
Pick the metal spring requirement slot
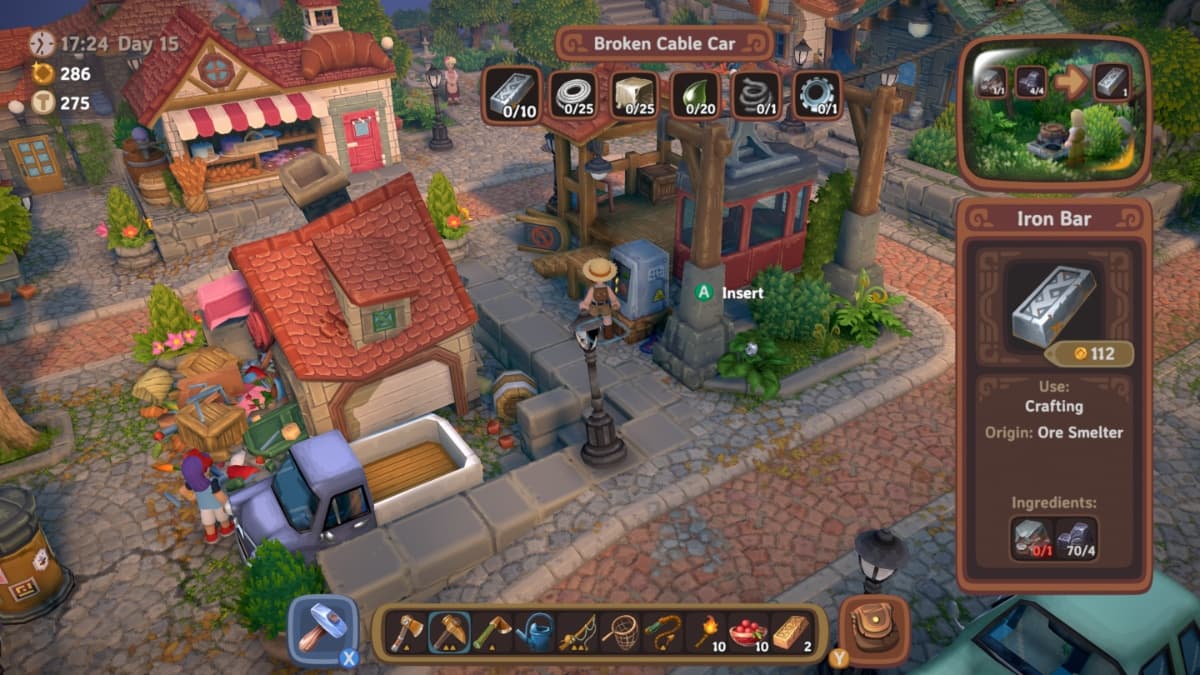pos(757,95)
